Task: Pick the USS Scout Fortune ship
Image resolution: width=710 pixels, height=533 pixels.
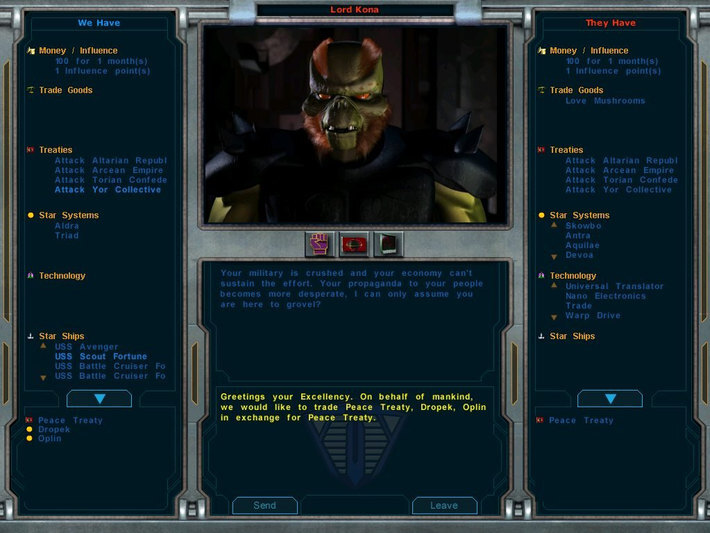Action: click(100, 356)
